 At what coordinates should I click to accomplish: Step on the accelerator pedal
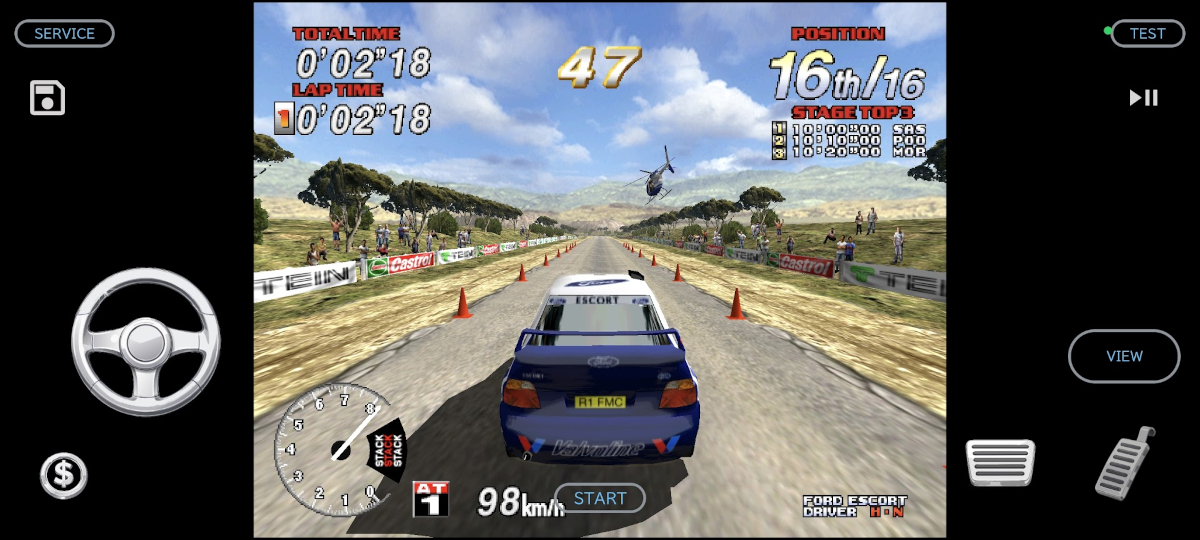tap(1126, 463)
